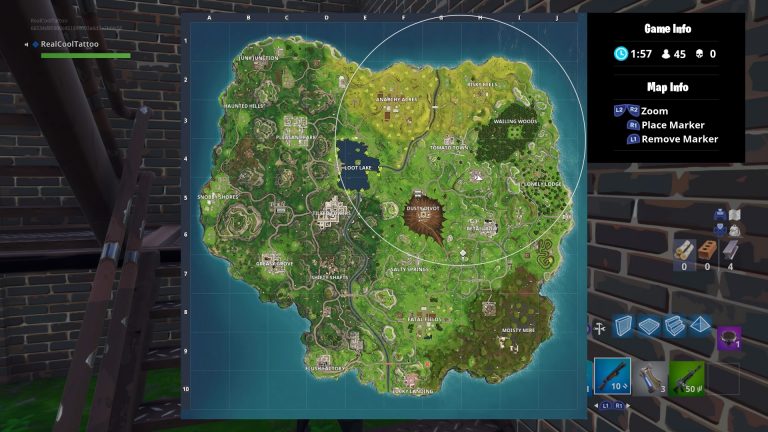Select the purple trap slot
Screen dimensions: 768x432
(729, 338)
